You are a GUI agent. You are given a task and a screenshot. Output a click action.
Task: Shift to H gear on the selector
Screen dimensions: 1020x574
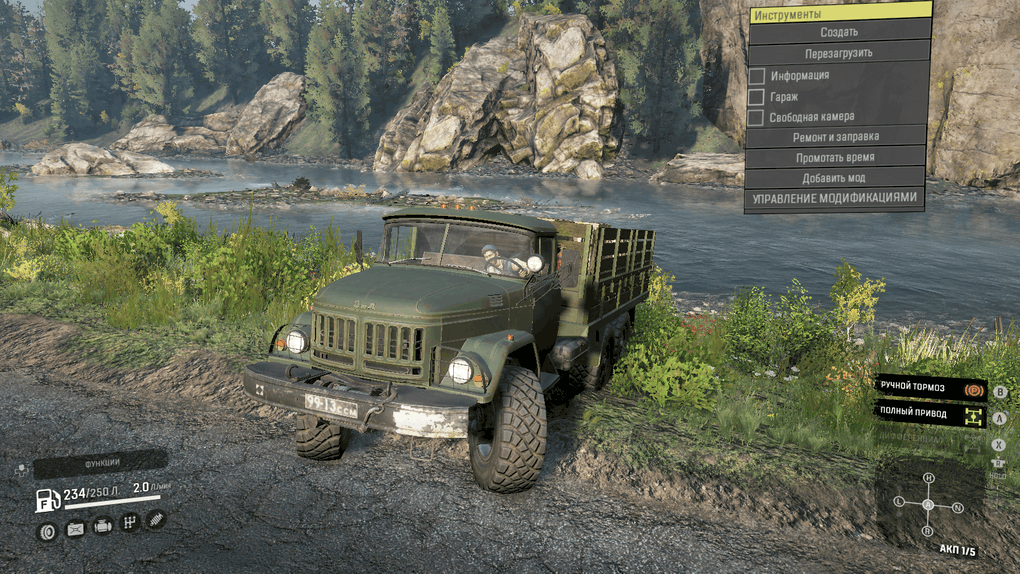tap(928, 478)
